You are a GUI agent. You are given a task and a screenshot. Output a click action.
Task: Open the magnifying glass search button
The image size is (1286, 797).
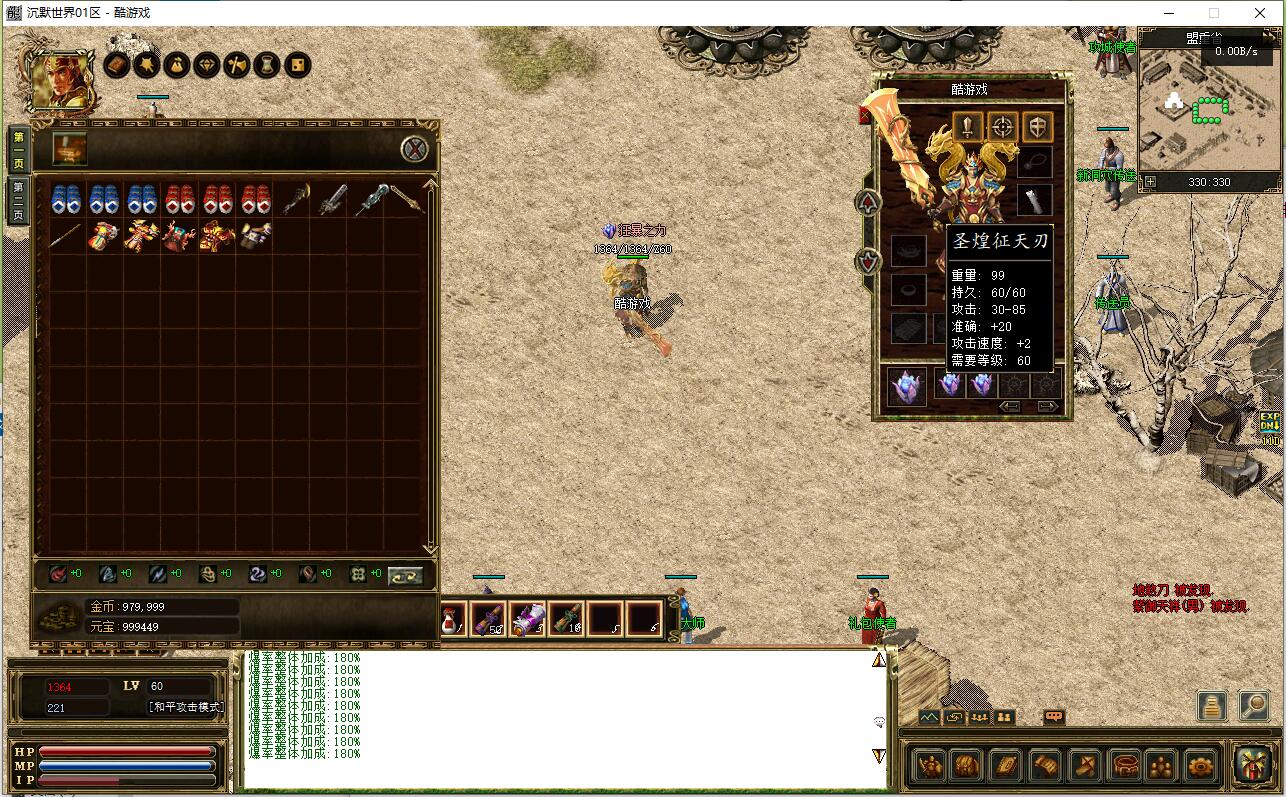click(x=1254, y=705)
